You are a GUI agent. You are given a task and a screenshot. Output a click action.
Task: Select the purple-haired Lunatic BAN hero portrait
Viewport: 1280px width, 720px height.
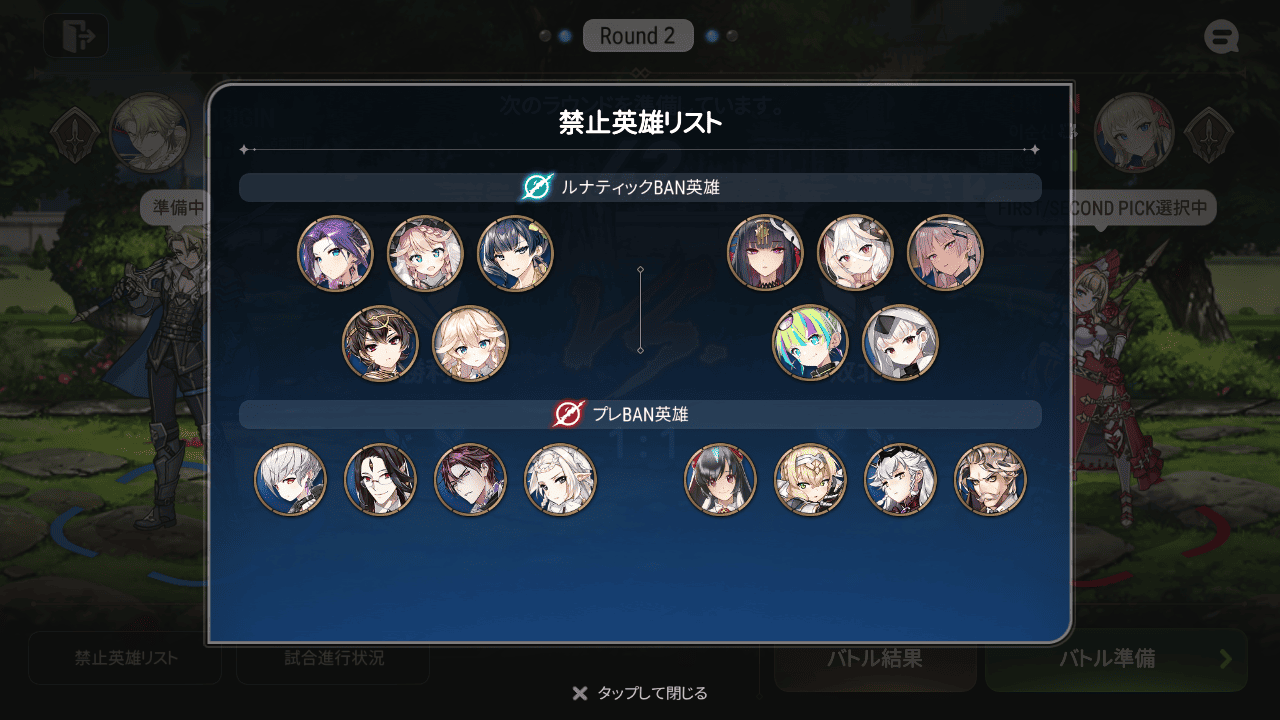(x=335, y=253)
